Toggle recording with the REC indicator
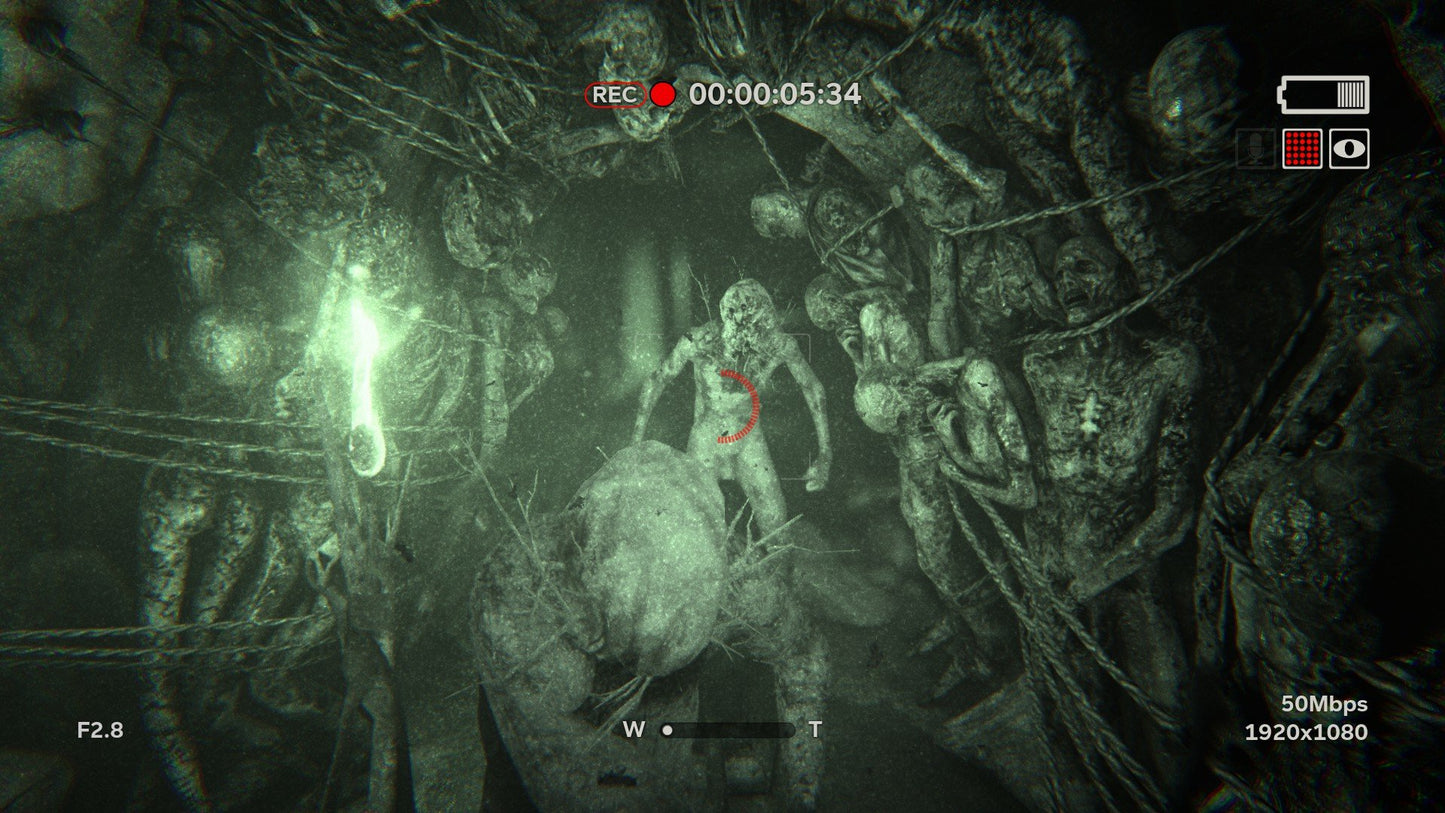Image resolution: width=1445 pixels, height=813 pixels. (x=615, y=94)
